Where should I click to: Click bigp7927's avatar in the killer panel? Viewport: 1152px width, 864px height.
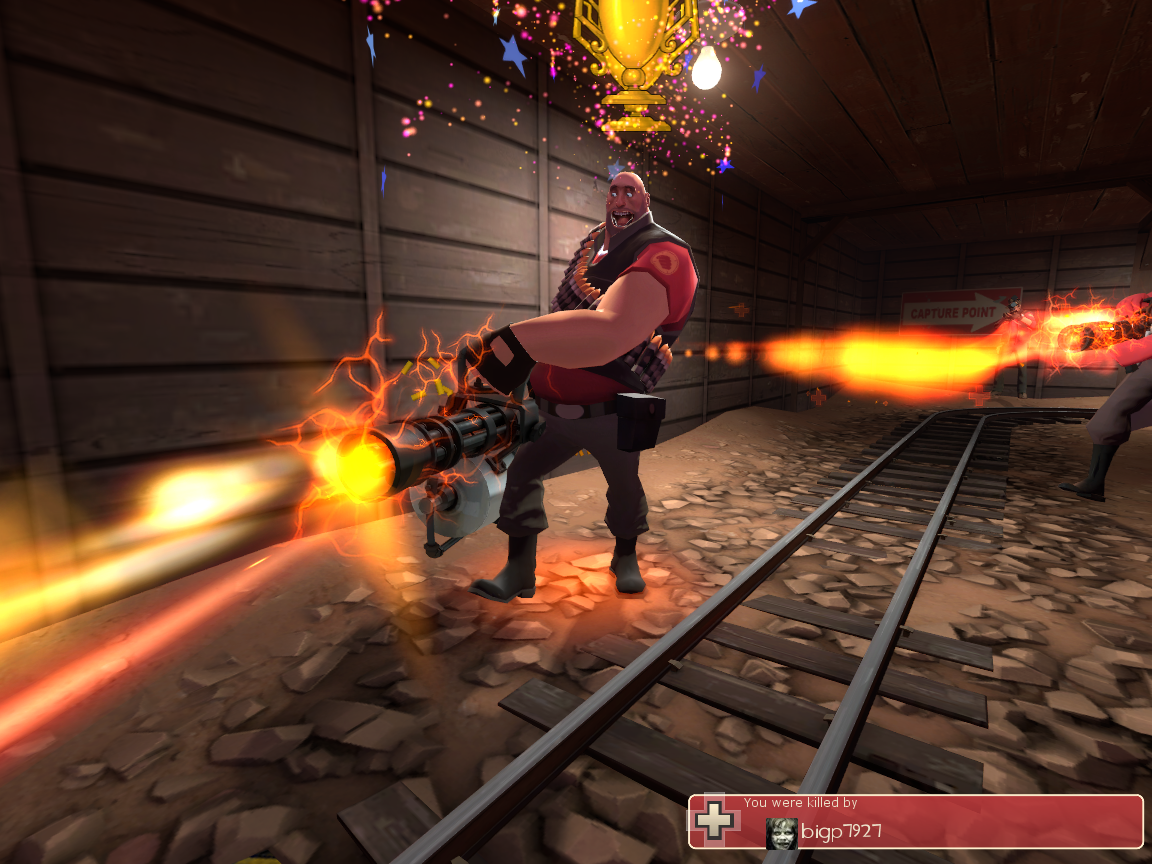coord(781,832)
